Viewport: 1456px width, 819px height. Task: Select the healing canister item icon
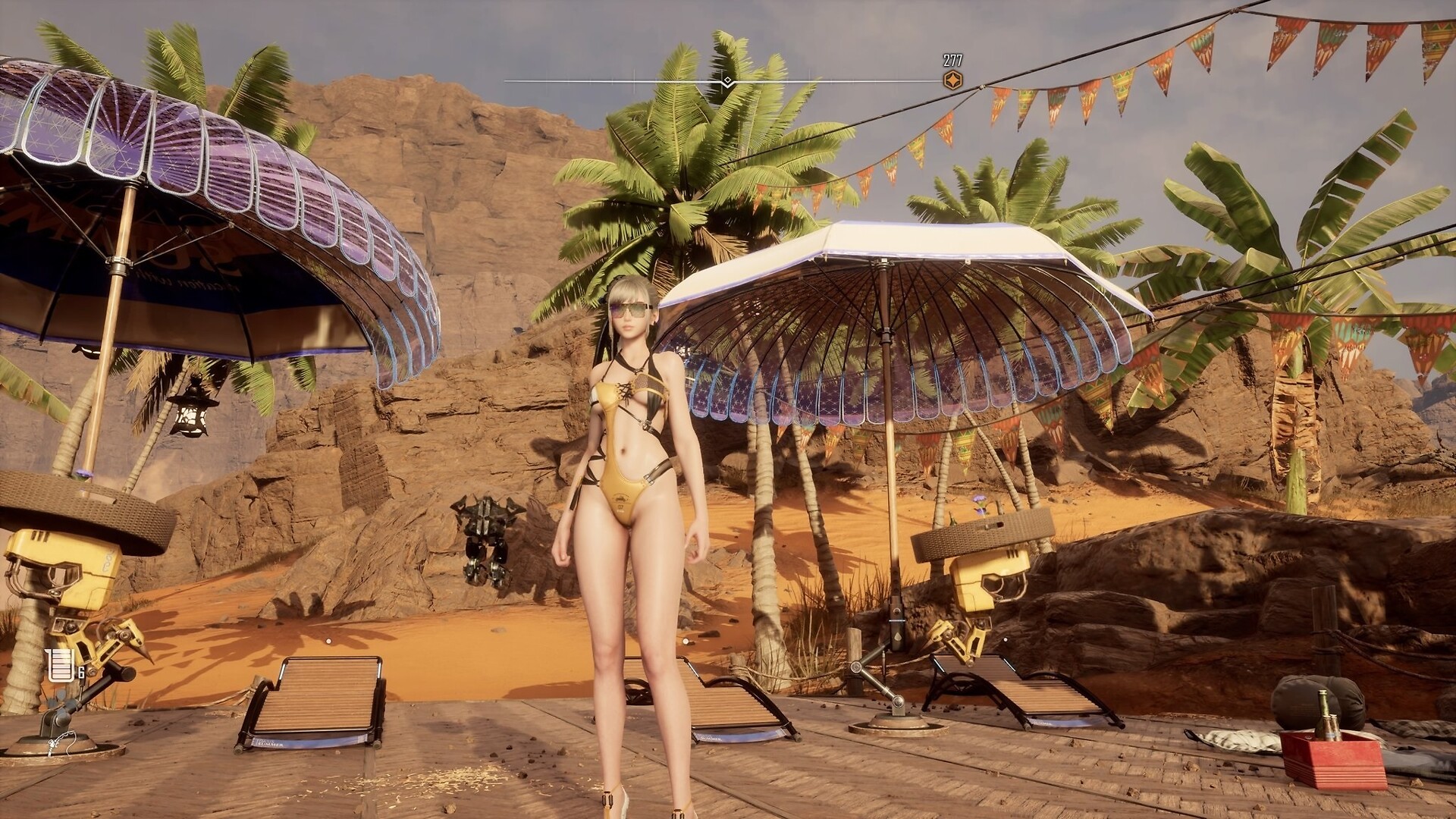[58, 665]
